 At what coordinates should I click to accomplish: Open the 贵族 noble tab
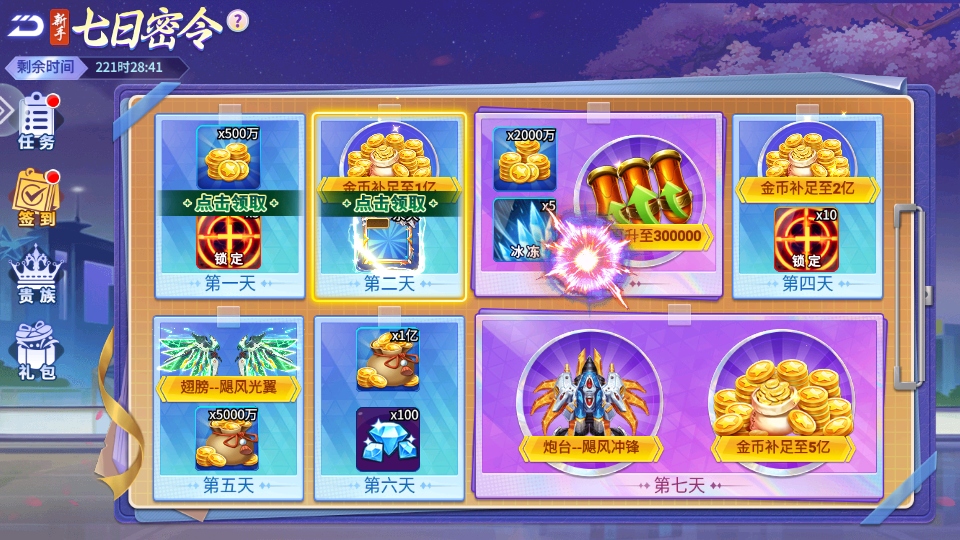tap(37, 275)
